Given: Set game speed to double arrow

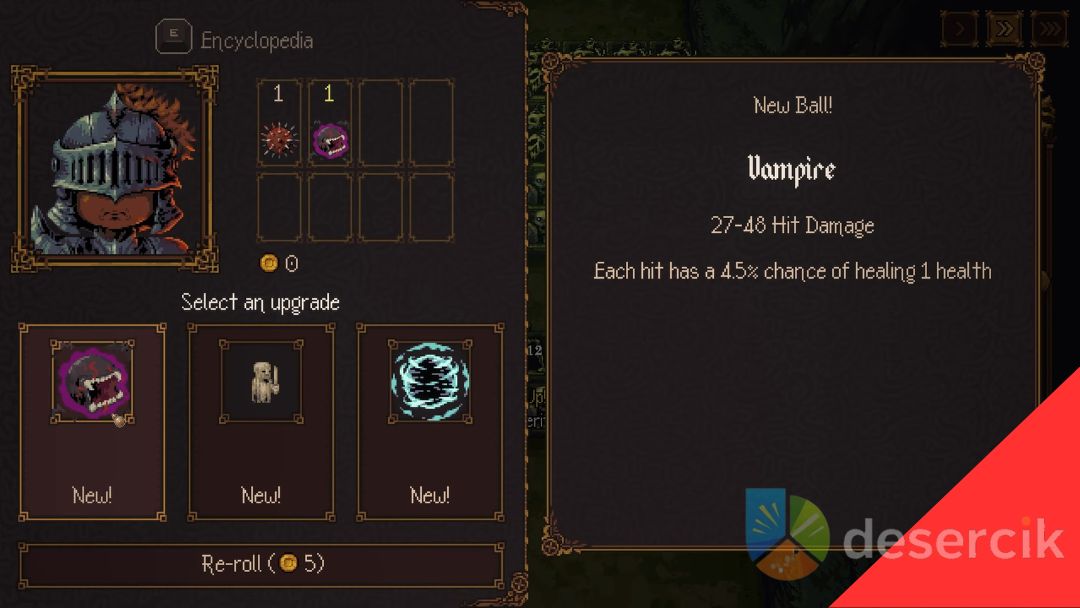Looking at the screenshot, I should (x=1004, y=29).
